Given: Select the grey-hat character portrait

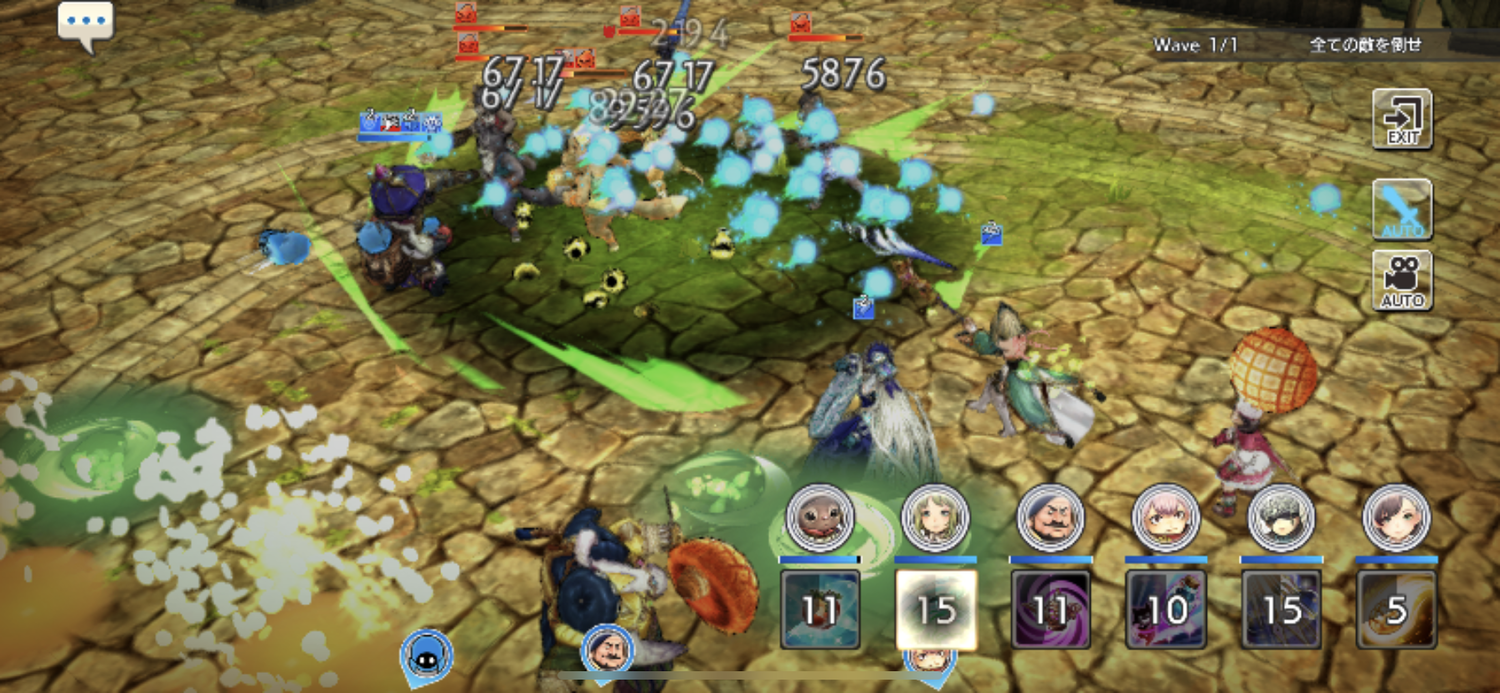Looking at the screenshot, I should [x=1282, y=518].
